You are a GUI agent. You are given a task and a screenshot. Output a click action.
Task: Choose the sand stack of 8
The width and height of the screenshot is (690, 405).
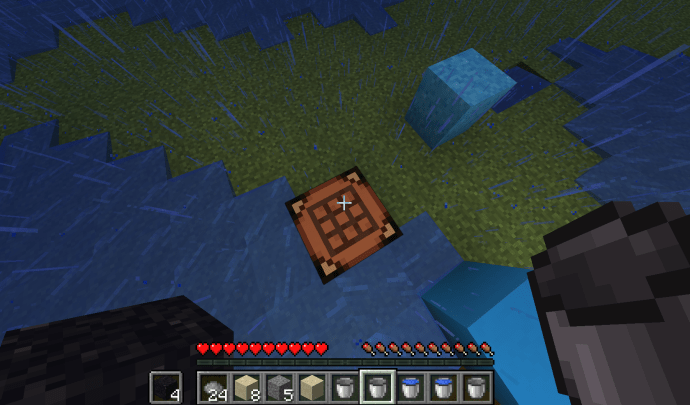click(245, 387)
